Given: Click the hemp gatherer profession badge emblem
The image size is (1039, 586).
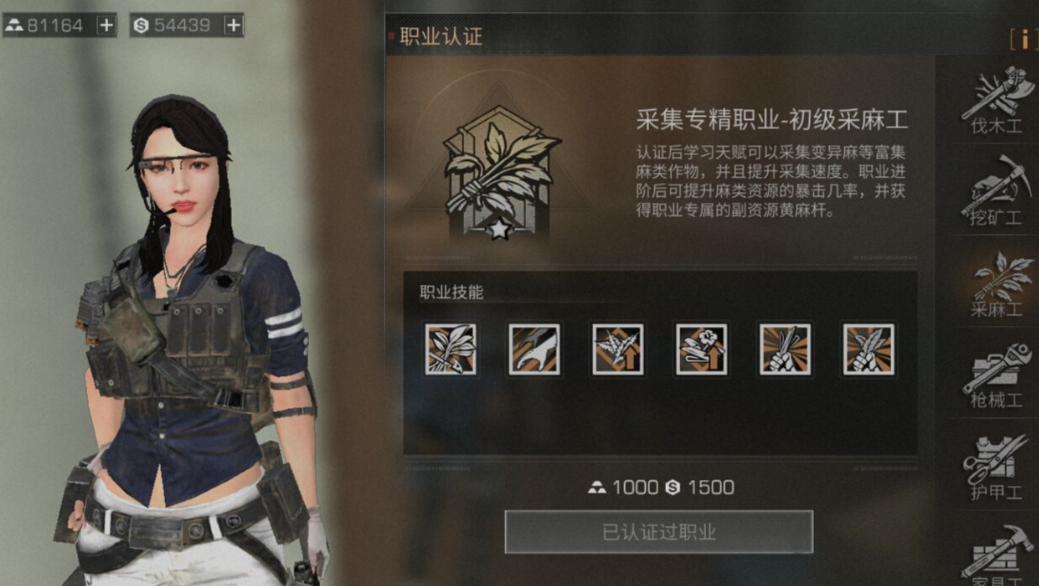Looking at the screenshot, I should (x=502, y=178).
